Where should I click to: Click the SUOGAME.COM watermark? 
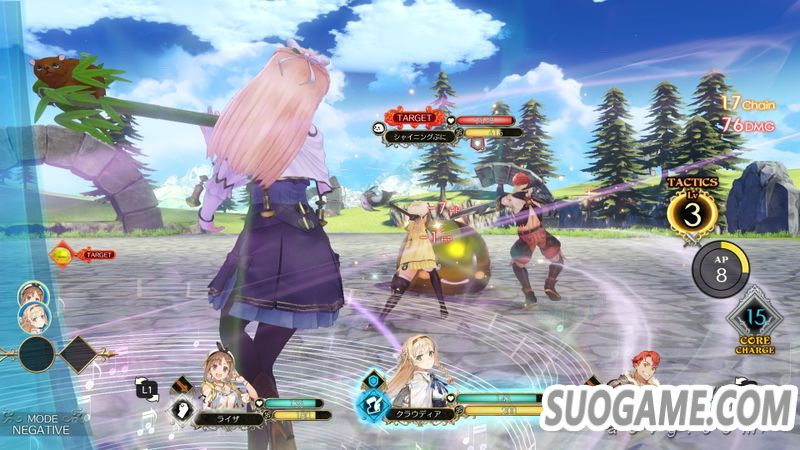pos(667,408)
